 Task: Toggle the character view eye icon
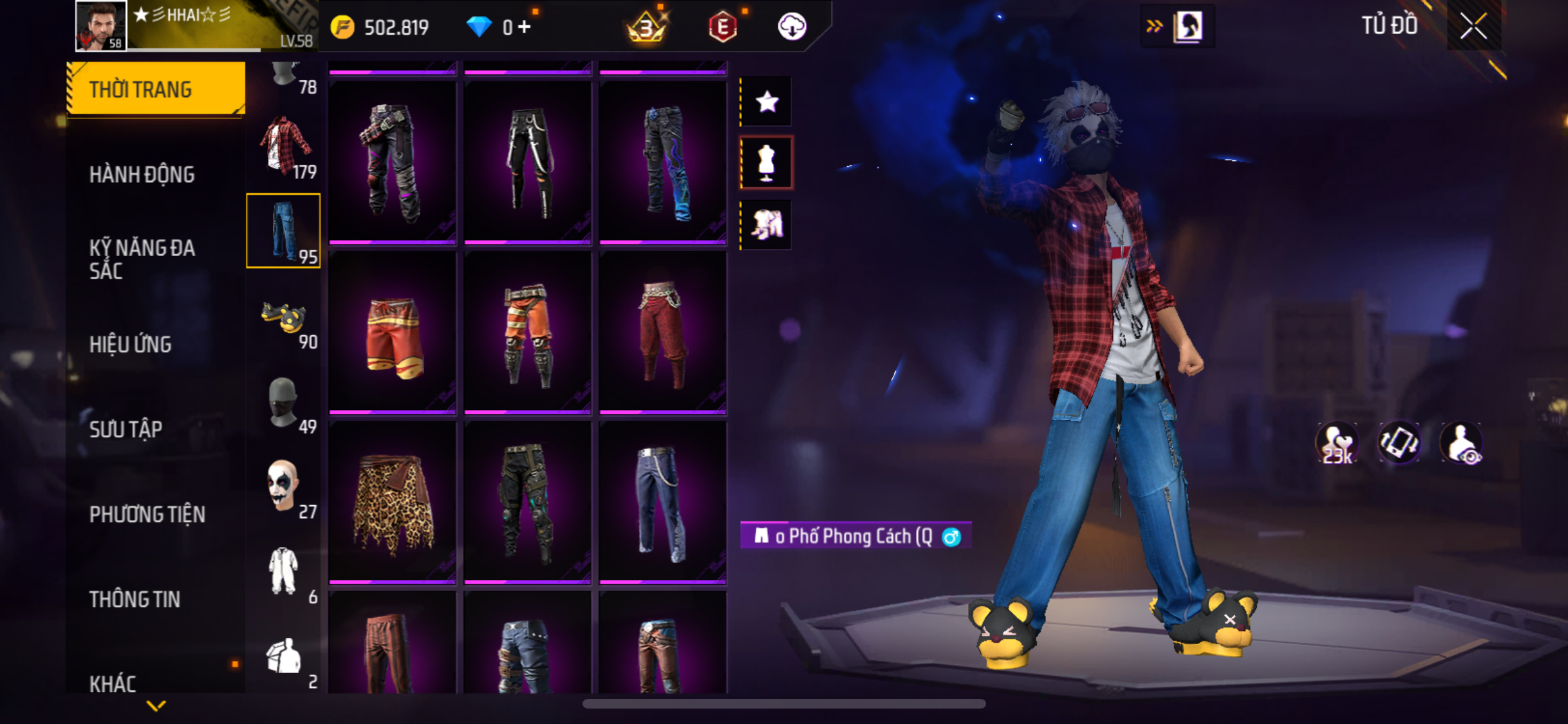[x=1462, y=443]
